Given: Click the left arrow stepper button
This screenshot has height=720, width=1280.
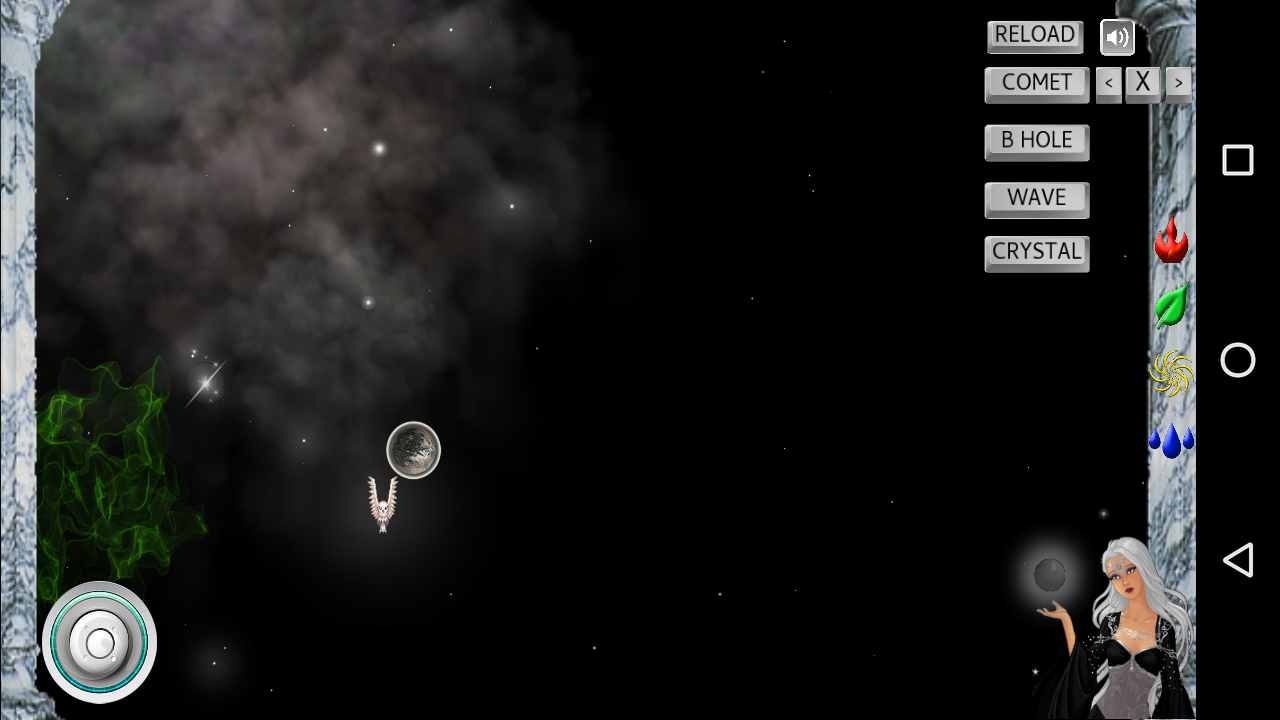Looking at the screenshot, I should (1108, 84).
